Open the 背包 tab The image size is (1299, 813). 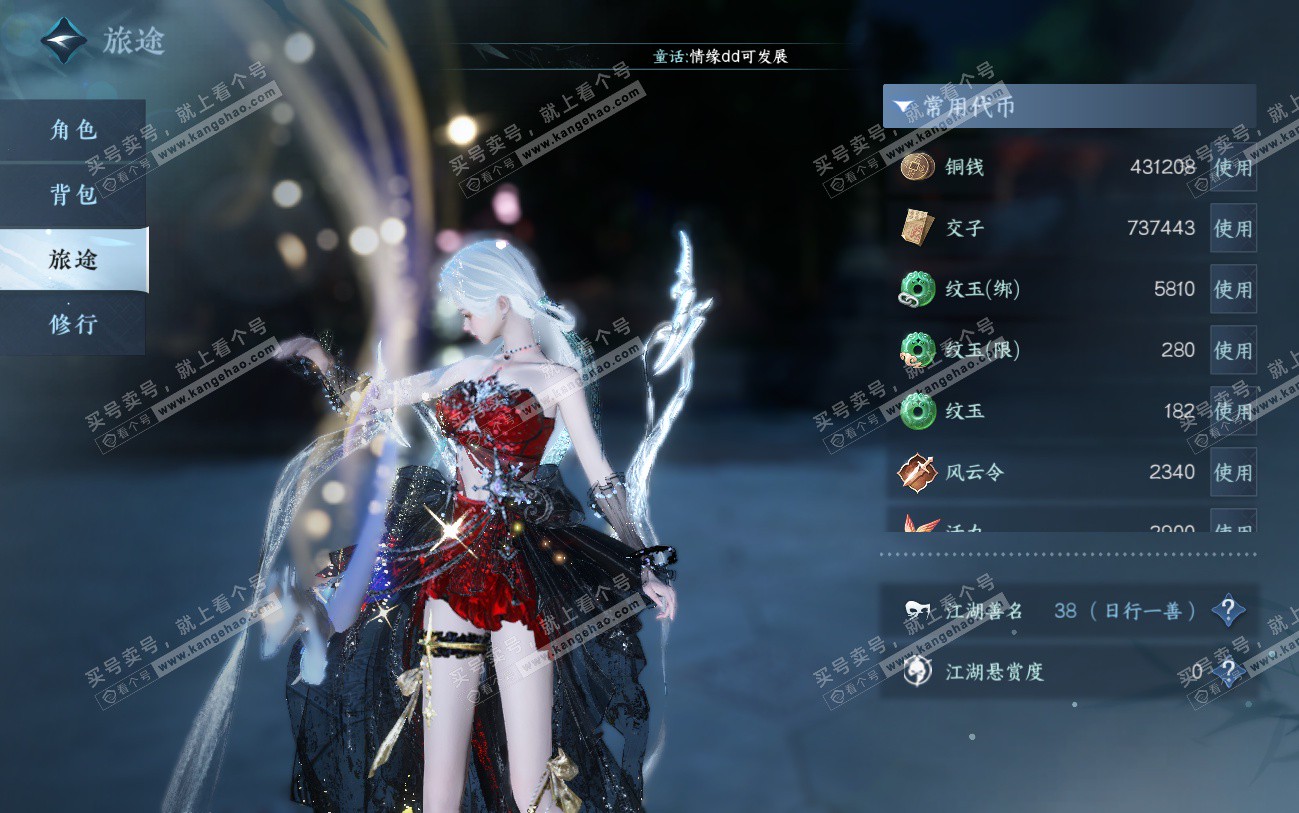(x=73, y=195)
